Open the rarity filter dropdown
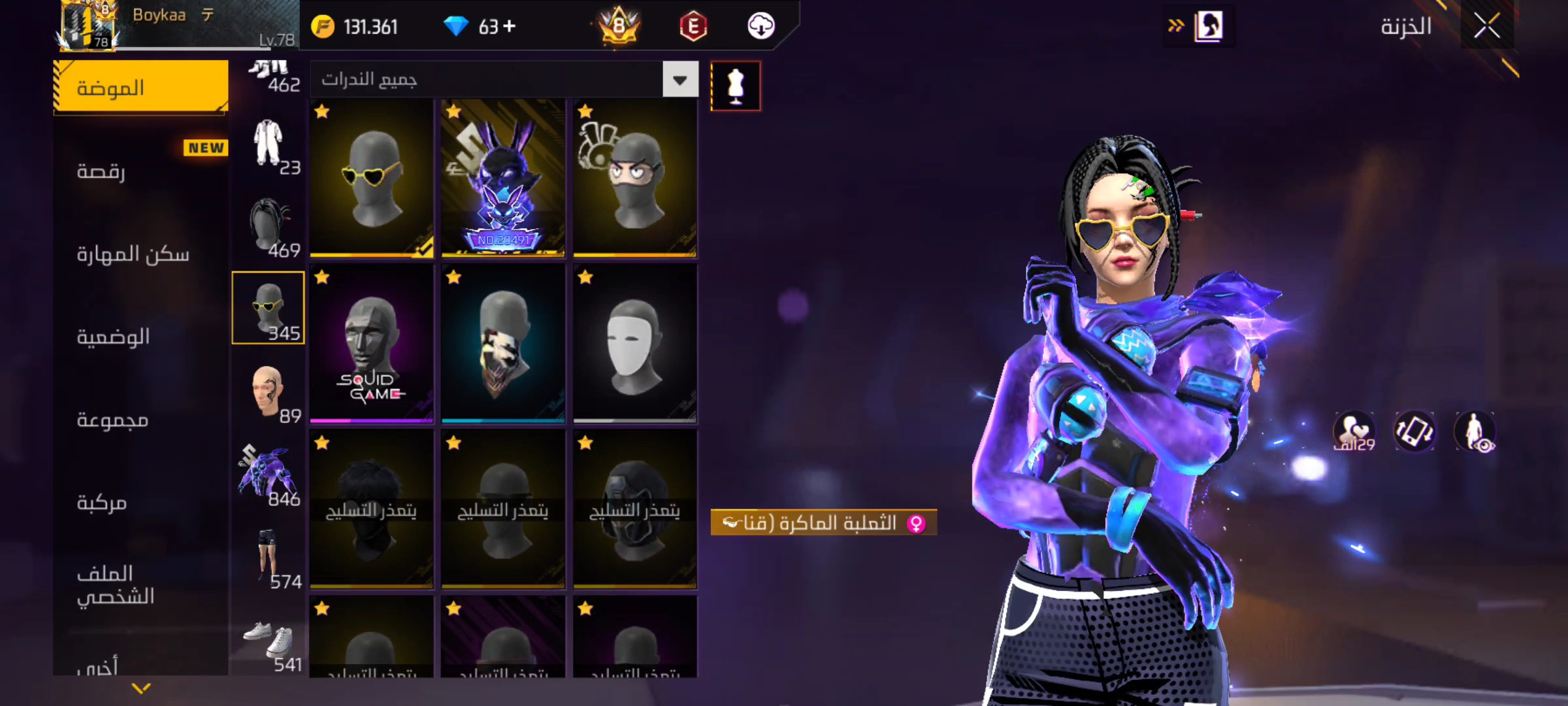The width and height of the screenshot is (1568, 706). [680, 80]
